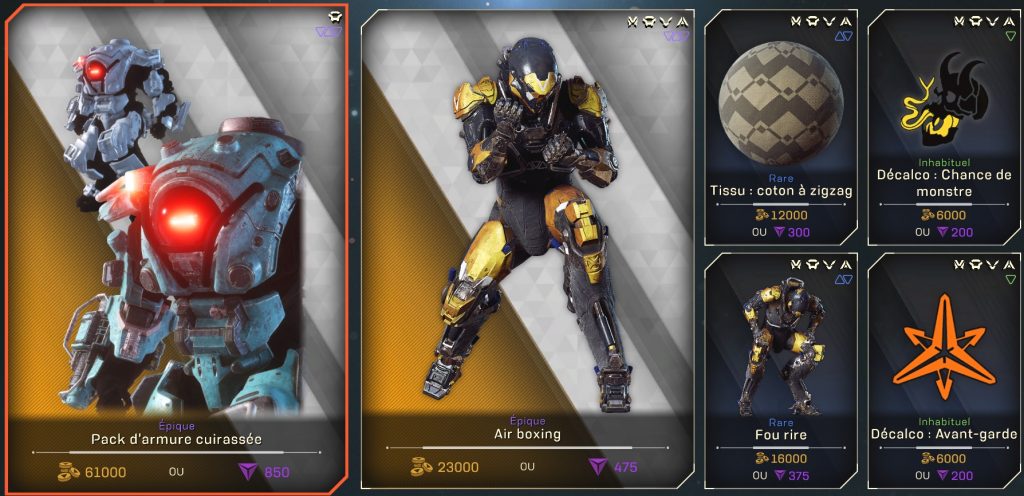
Task: Select the Décalco : Chance de monstre card
Action: tap(944, 125)
